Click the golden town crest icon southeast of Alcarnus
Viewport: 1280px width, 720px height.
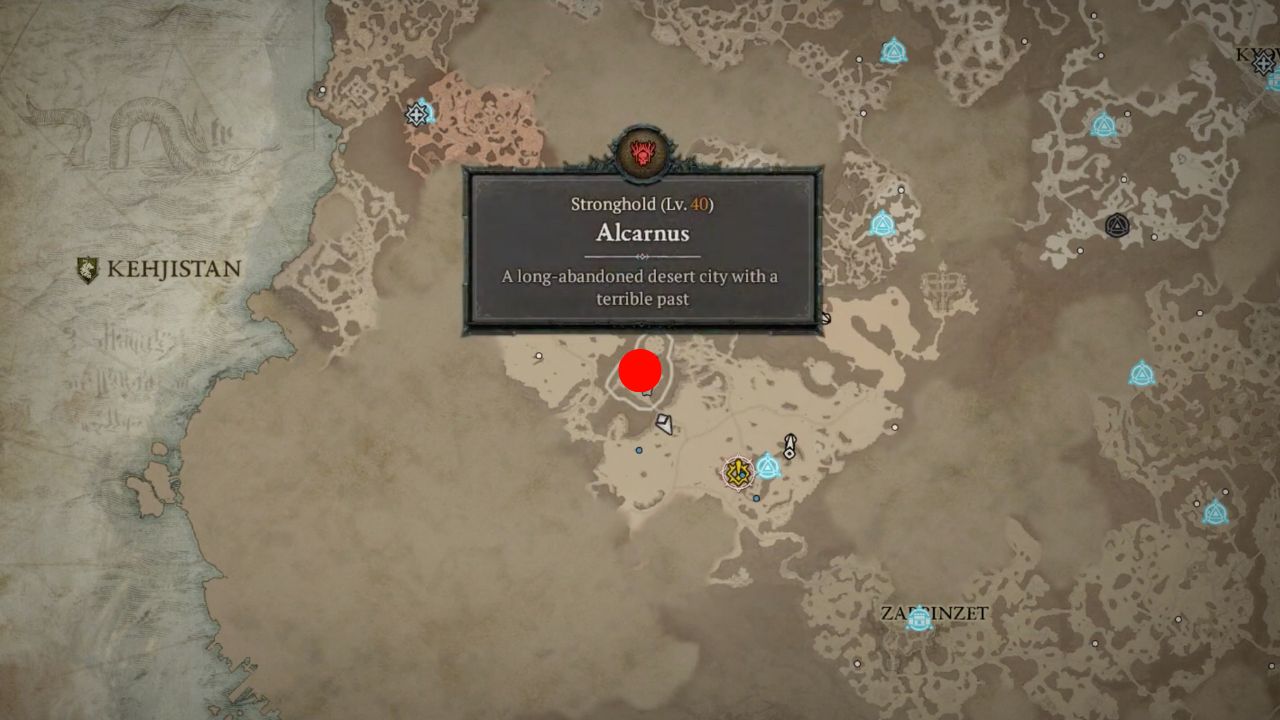pyautogui.click(x=737, y=471)
